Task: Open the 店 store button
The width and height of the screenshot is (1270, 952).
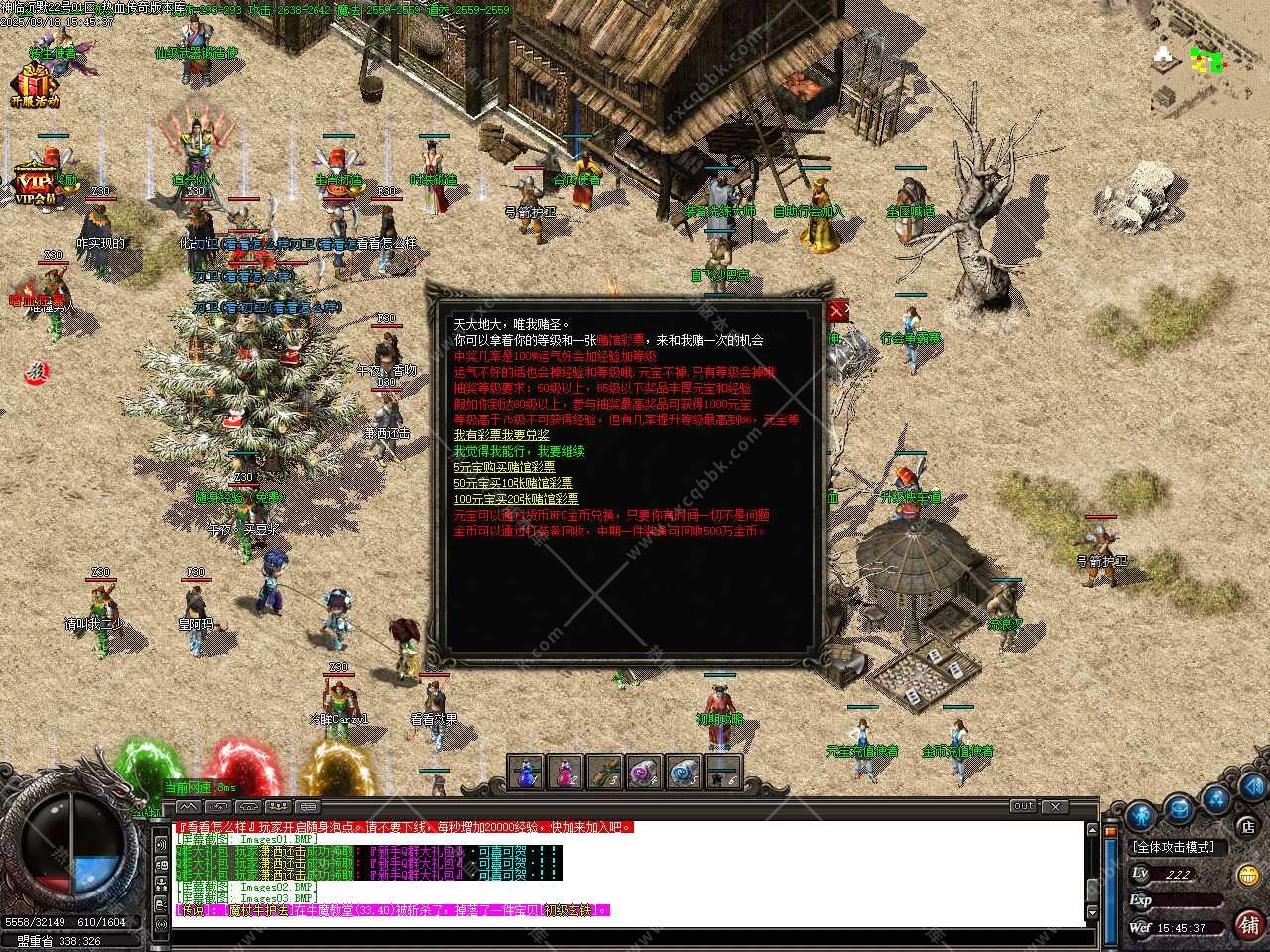Action: pos(1247,825)
